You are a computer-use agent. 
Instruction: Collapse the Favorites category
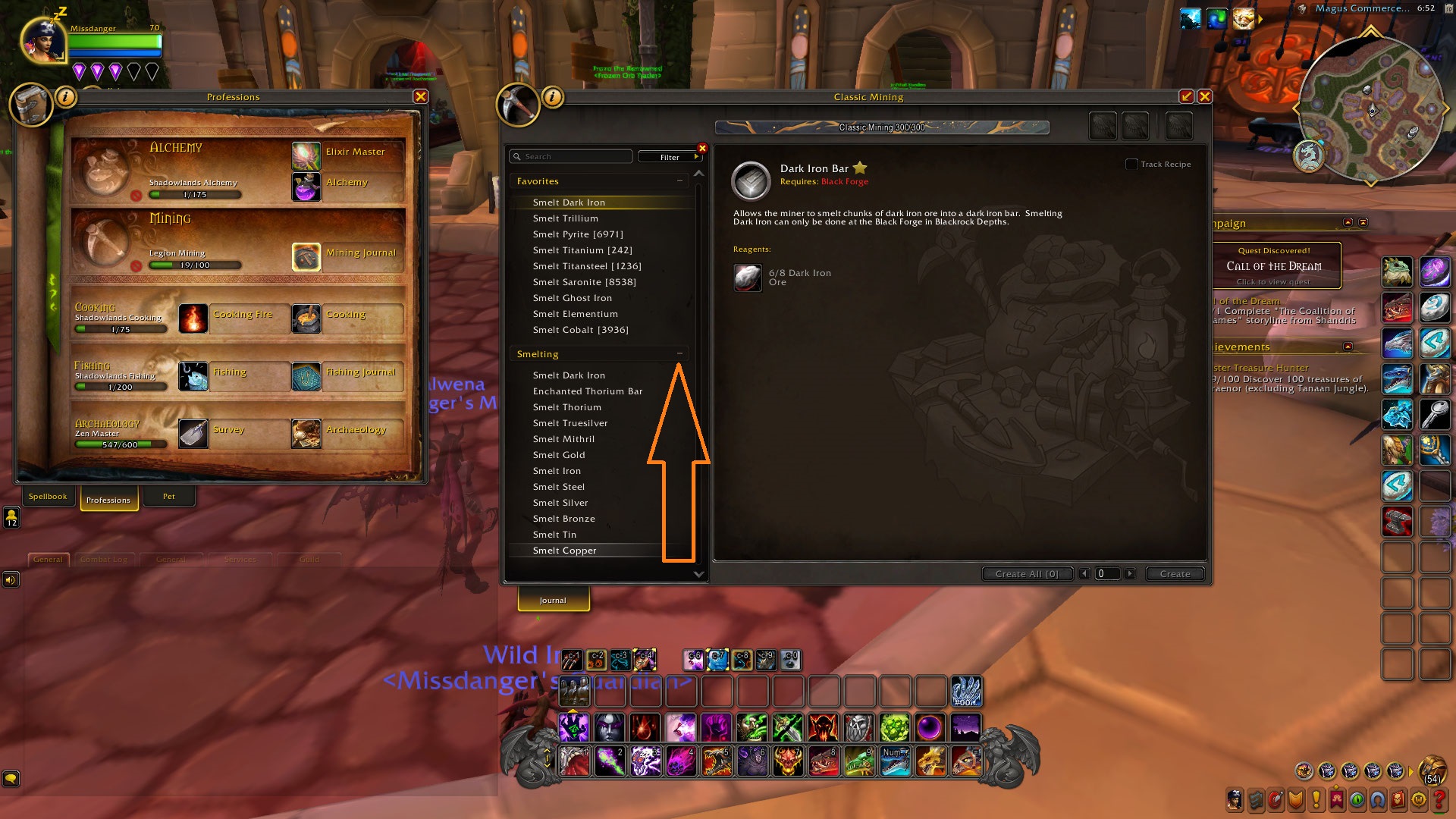(679, 181)
